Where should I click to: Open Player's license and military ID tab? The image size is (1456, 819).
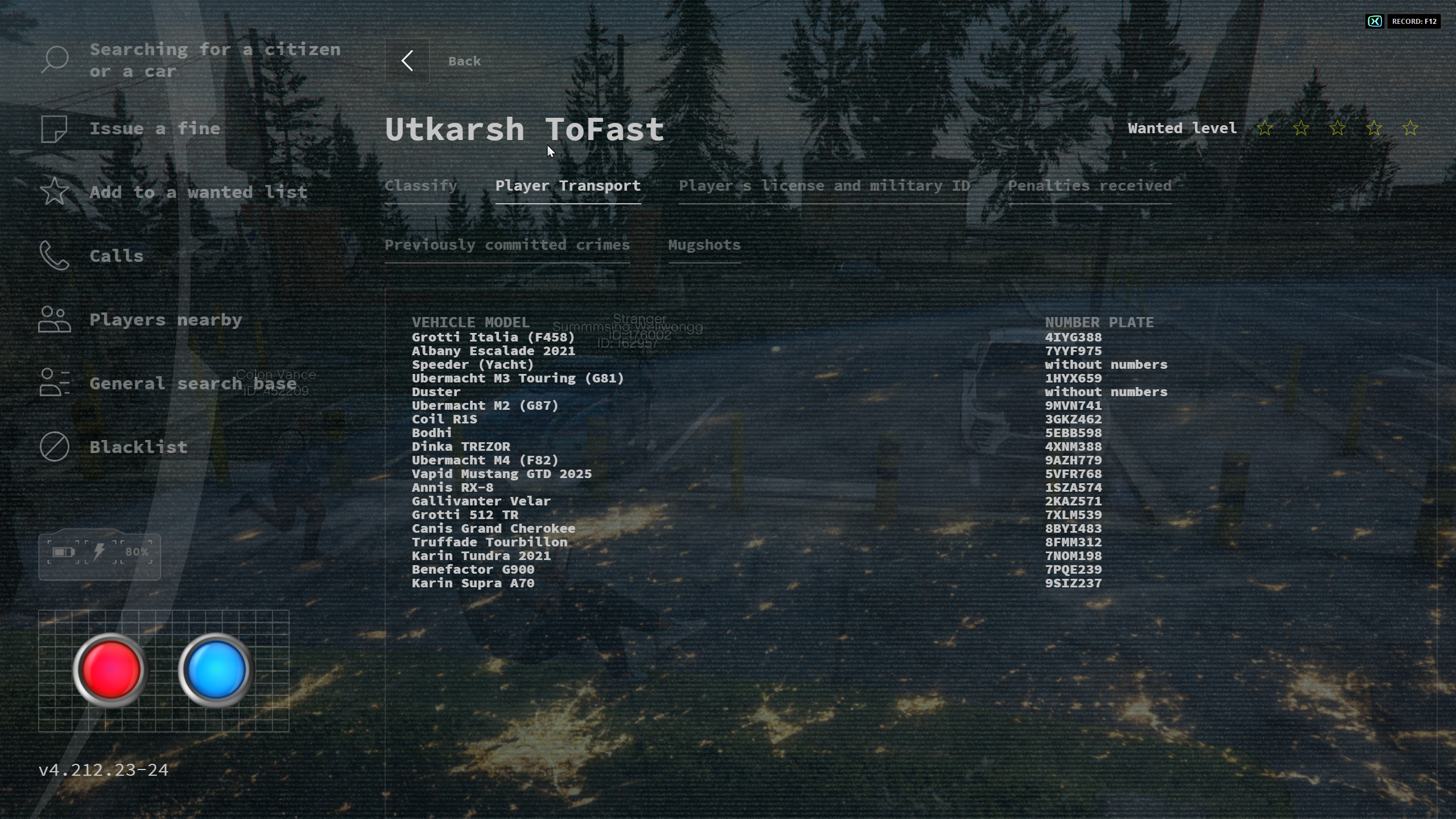[823, 186]
